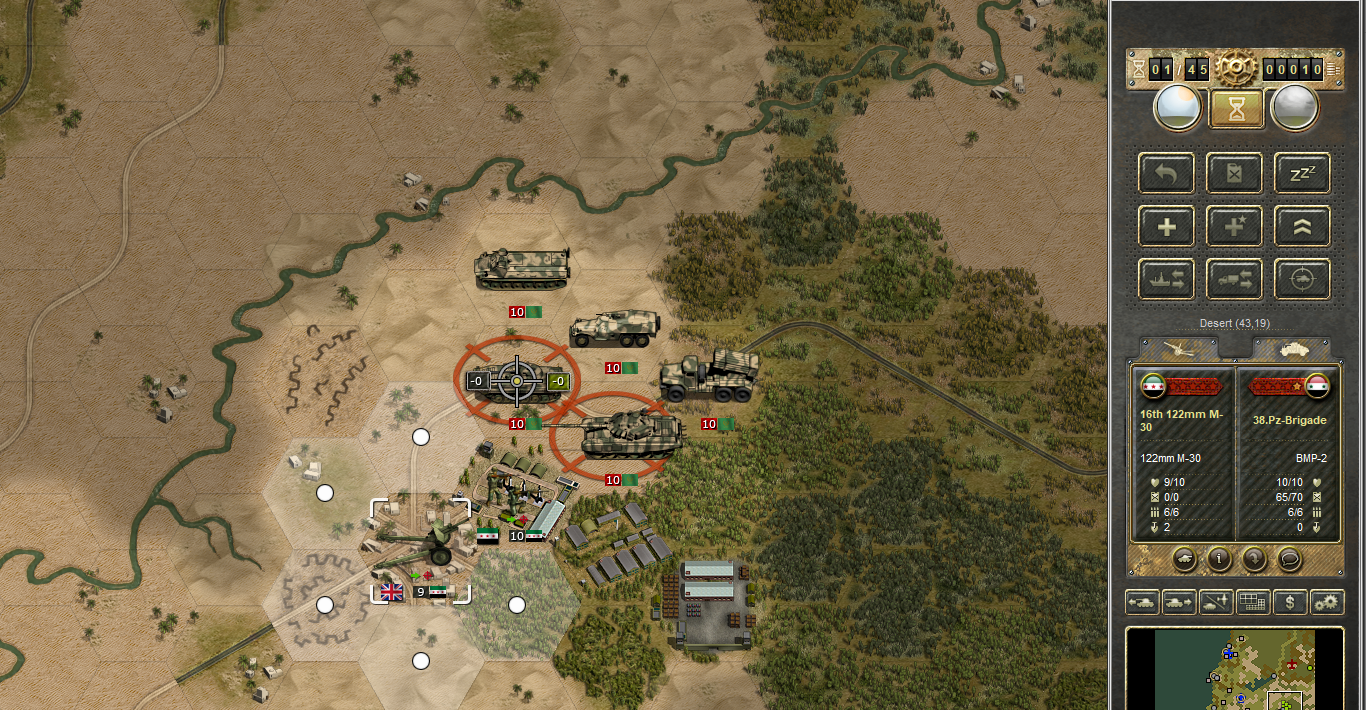Upgrade the unit with the chevron button
This screenshot has height=710, width=1366.
coord(1301,227)
